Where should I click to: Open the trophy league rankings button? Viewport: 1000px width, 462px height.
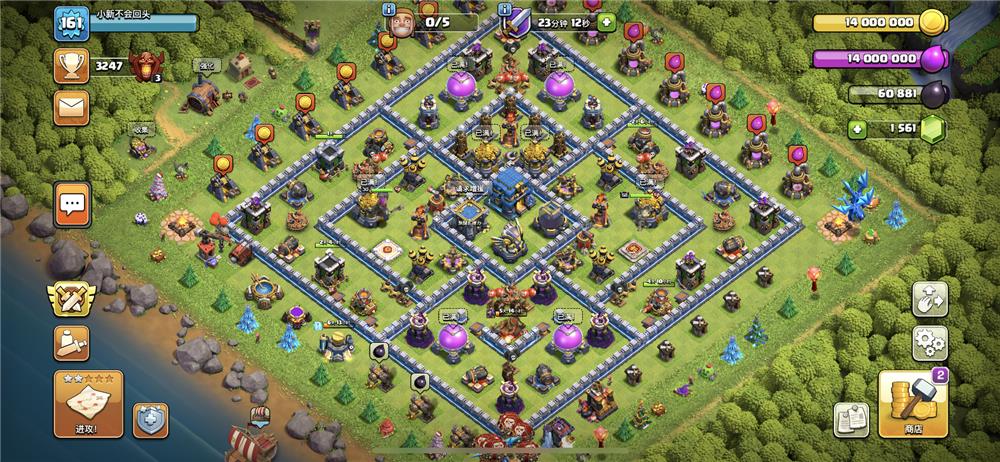pos(72,66)
